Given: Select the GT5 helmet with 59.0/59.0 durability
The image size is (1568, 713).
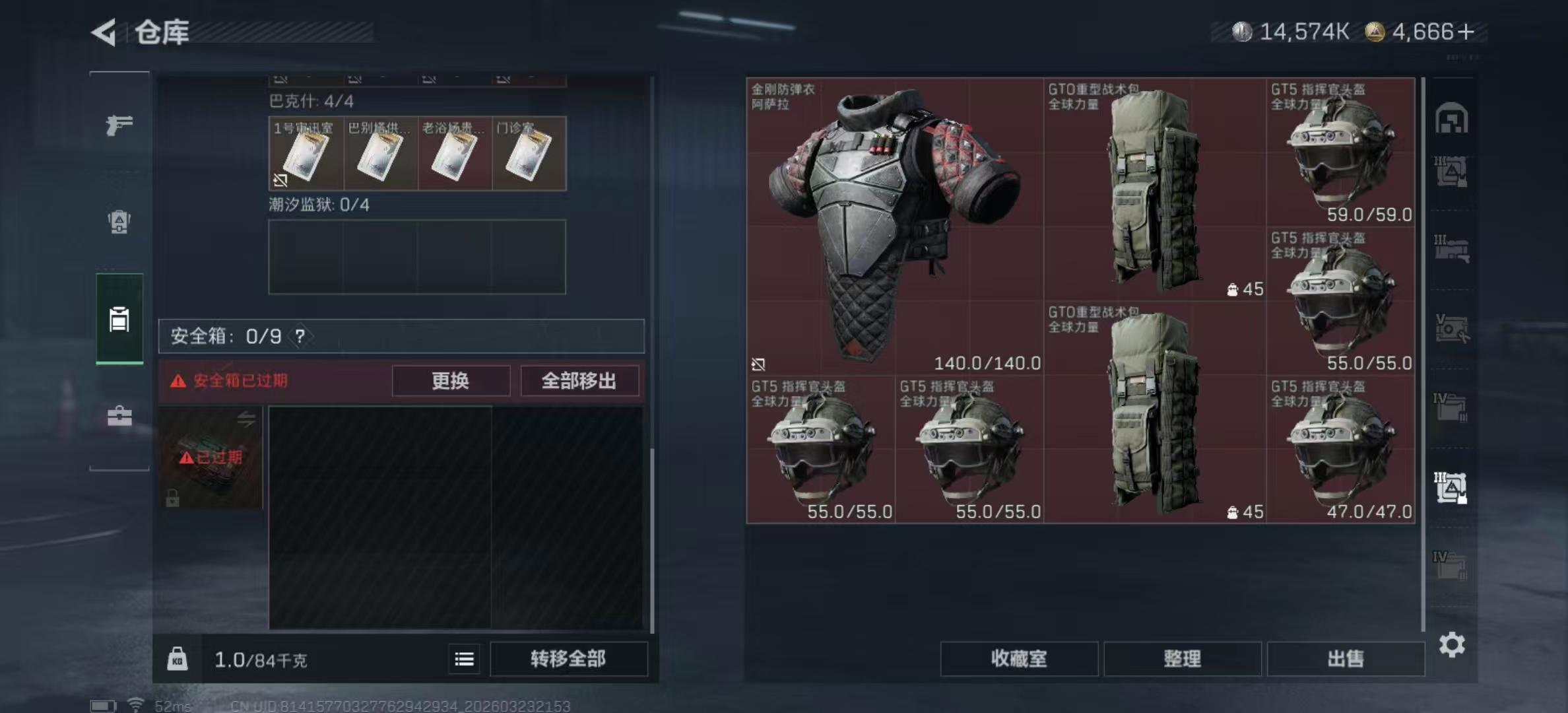Looking at the screenshot, I should (x=1340, y=152).
